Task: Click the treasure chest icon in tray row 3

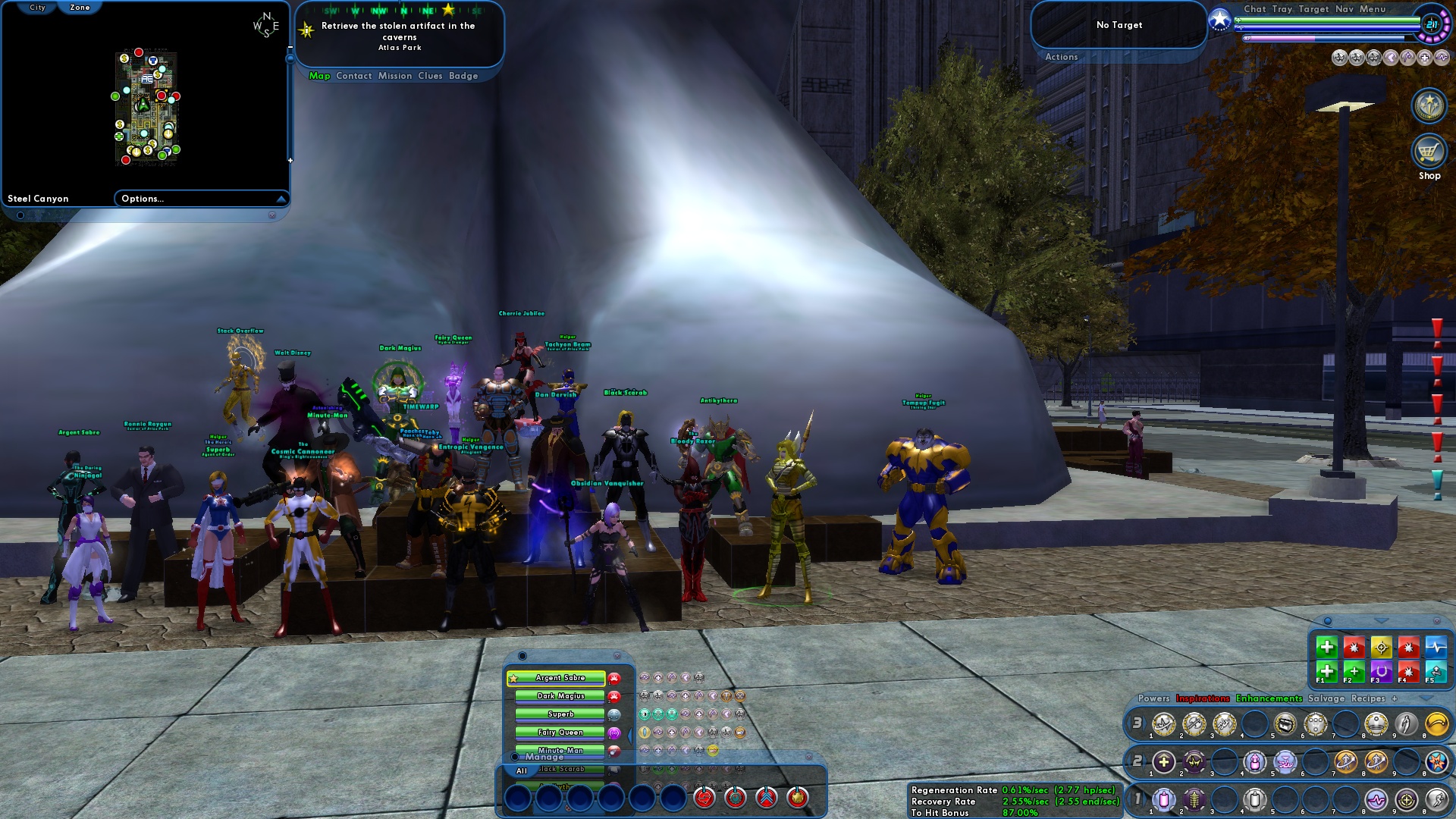Action: pyautogui.click(x=1286, y=724)
